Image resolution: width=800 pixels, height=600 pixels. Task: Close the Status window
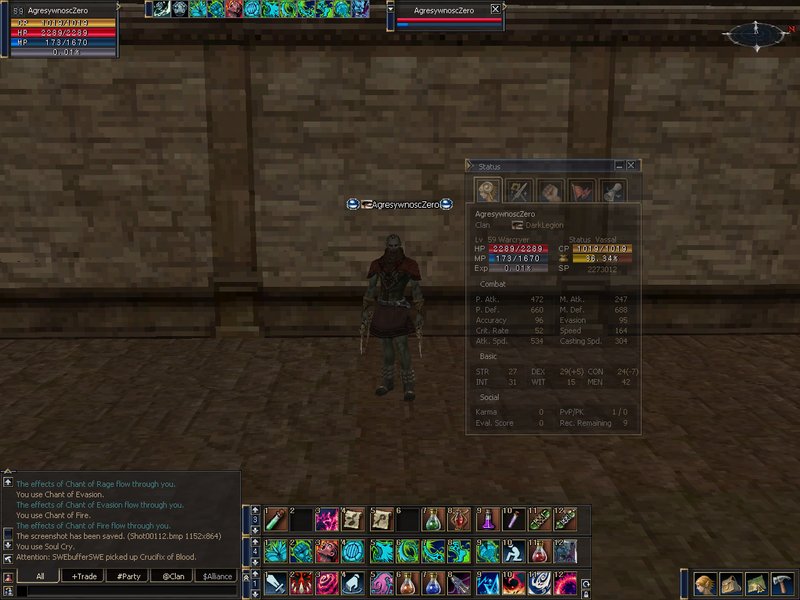click(632, 166)
